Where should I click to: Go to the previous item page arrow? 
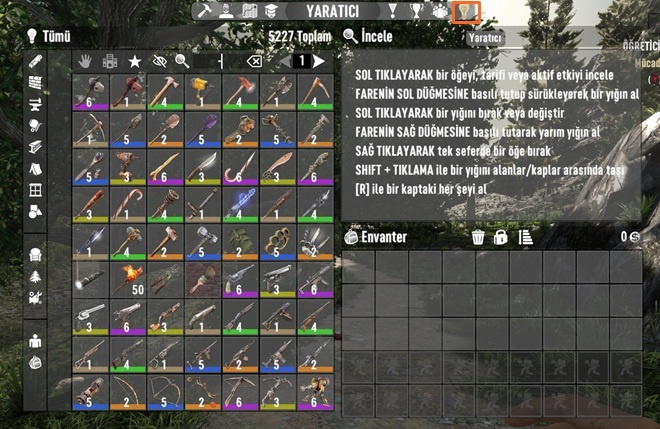point(280,62)
